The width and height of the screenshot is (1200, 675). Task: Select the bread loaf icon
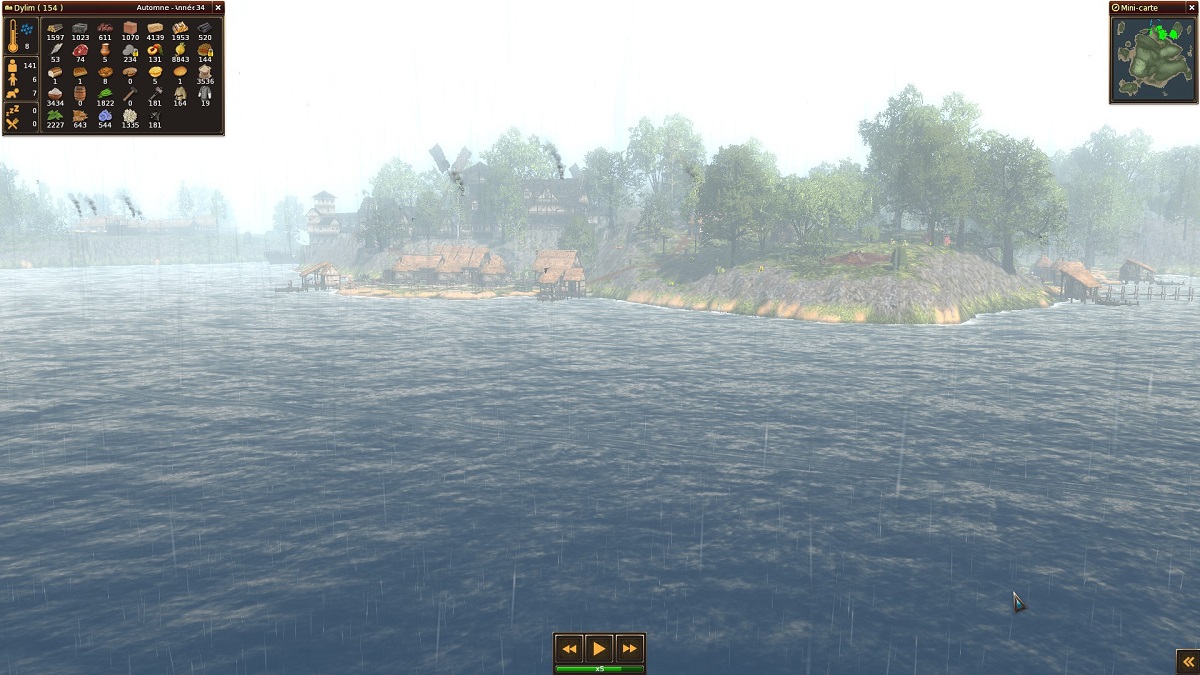pyautogui.click(x=55, y=72)
